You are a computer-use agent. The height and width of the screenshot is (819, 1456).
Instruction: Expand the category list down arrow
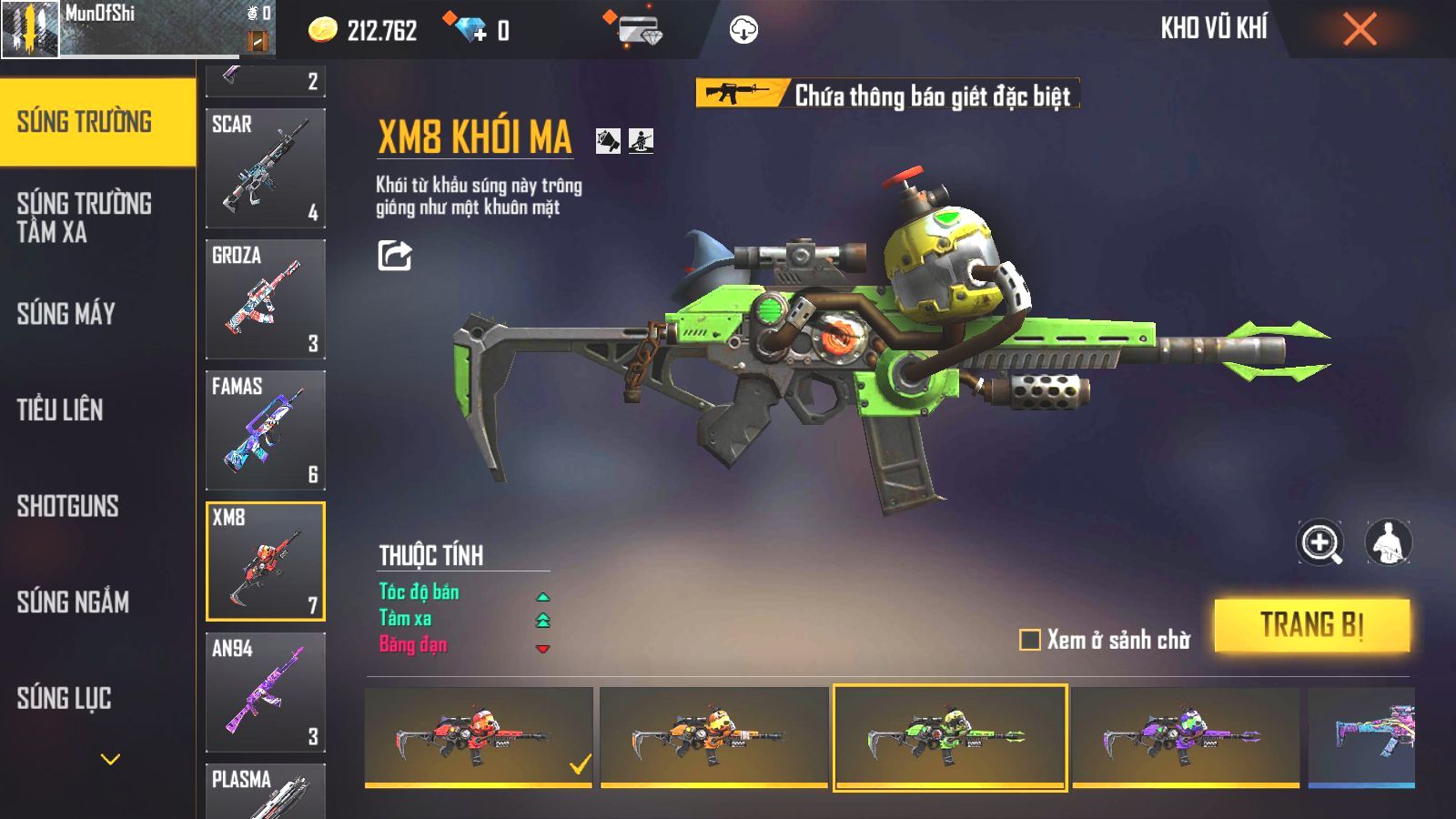110,759
